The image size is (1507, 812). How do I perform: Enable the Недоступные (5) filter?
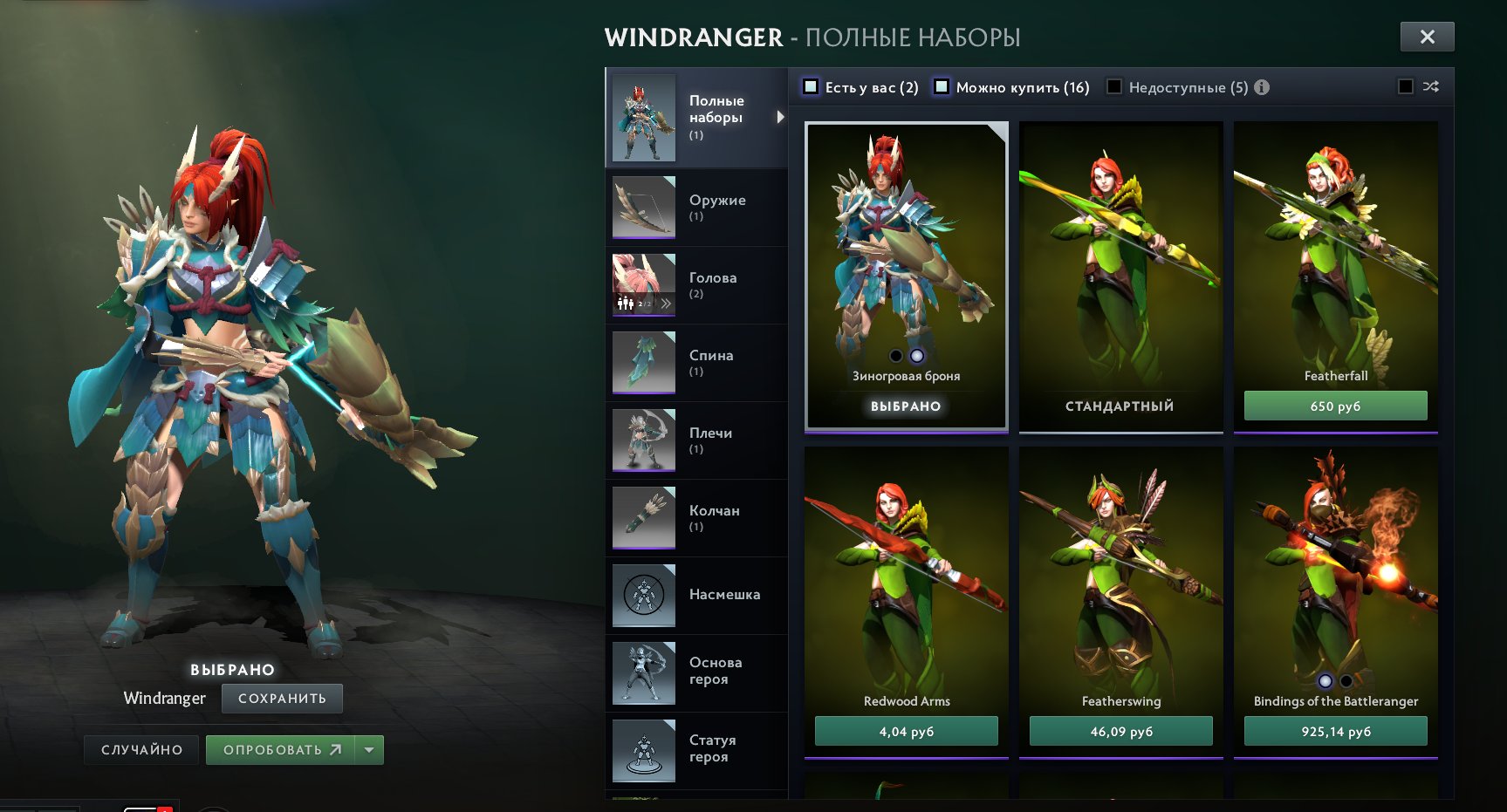point(1113,86)
